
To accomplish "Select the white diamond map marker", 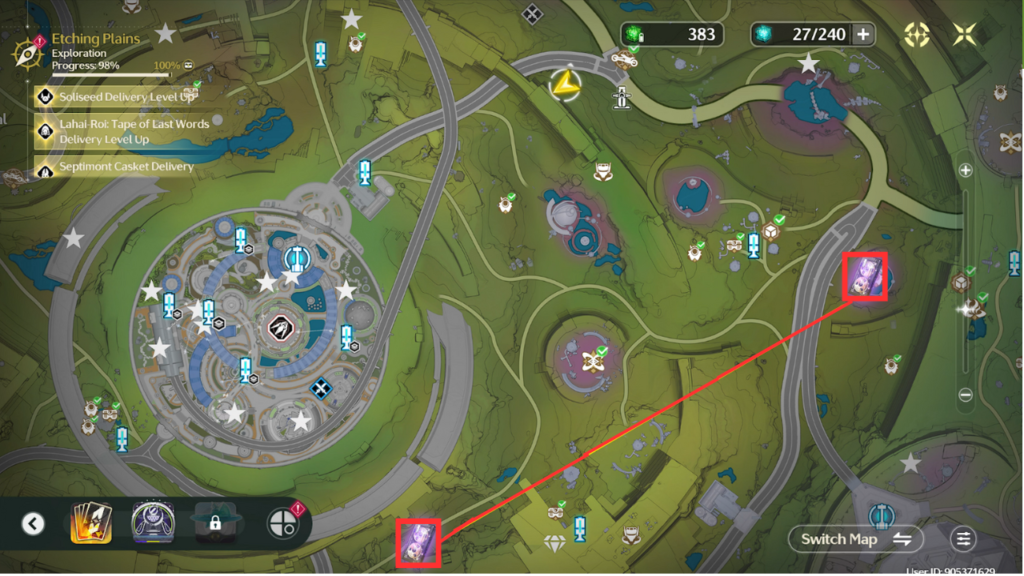I will 554,543.
